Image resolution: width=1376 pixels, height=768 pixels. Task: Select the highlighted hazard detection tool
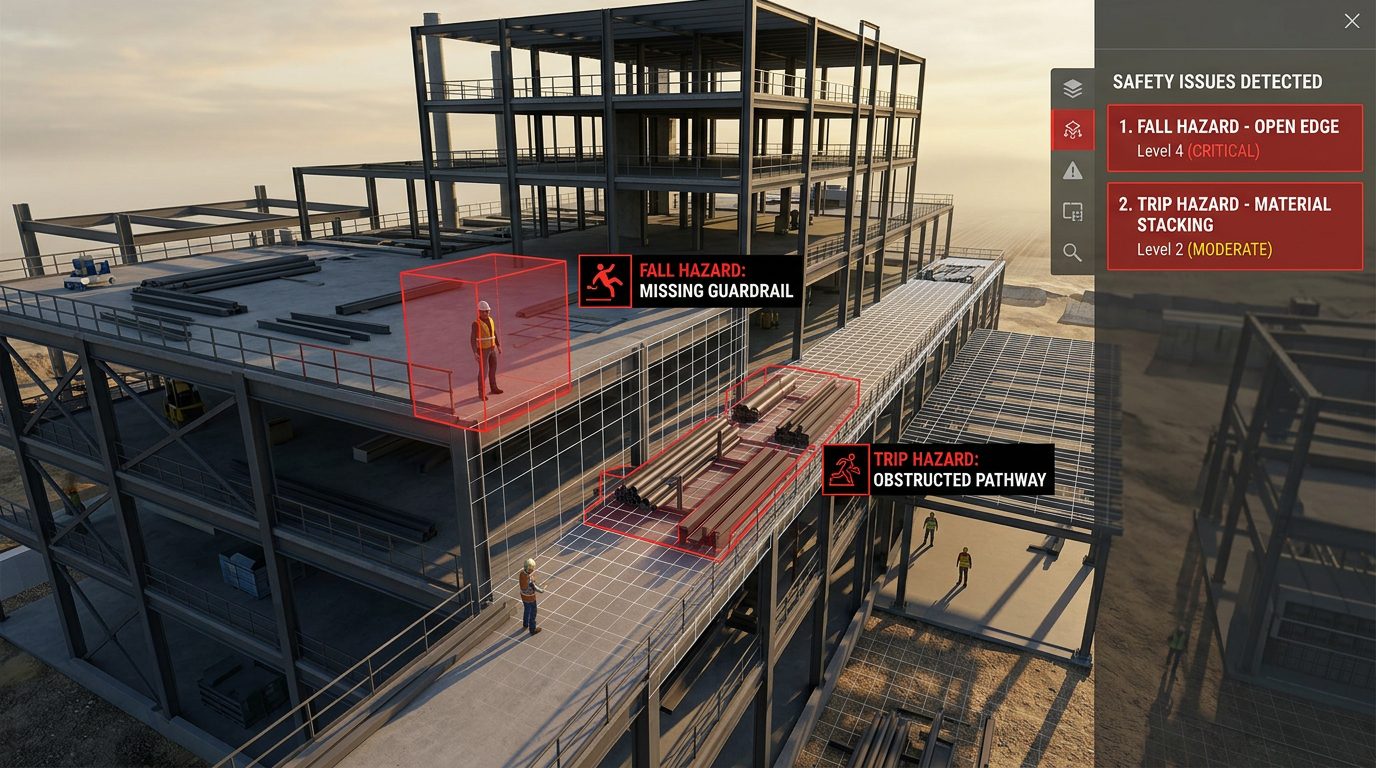point(1073,130)
